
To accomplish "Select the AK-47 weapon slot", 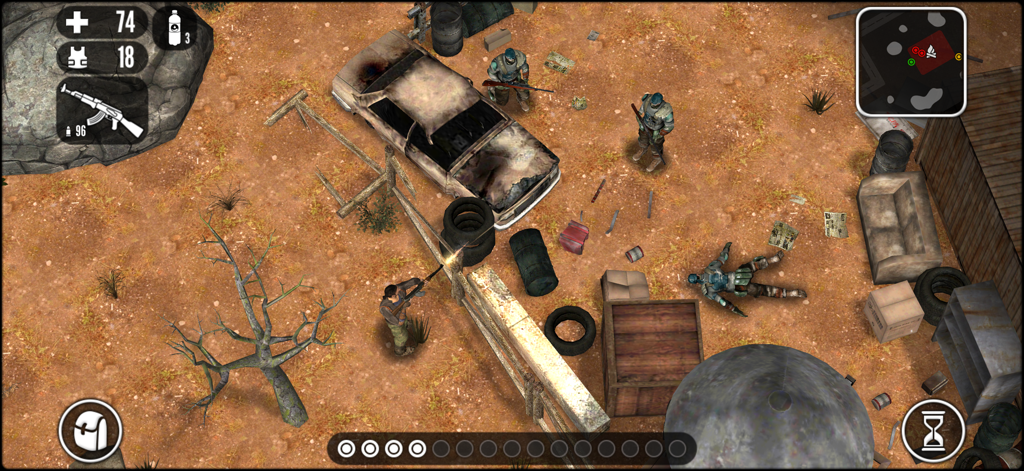I will pos(102,111).
